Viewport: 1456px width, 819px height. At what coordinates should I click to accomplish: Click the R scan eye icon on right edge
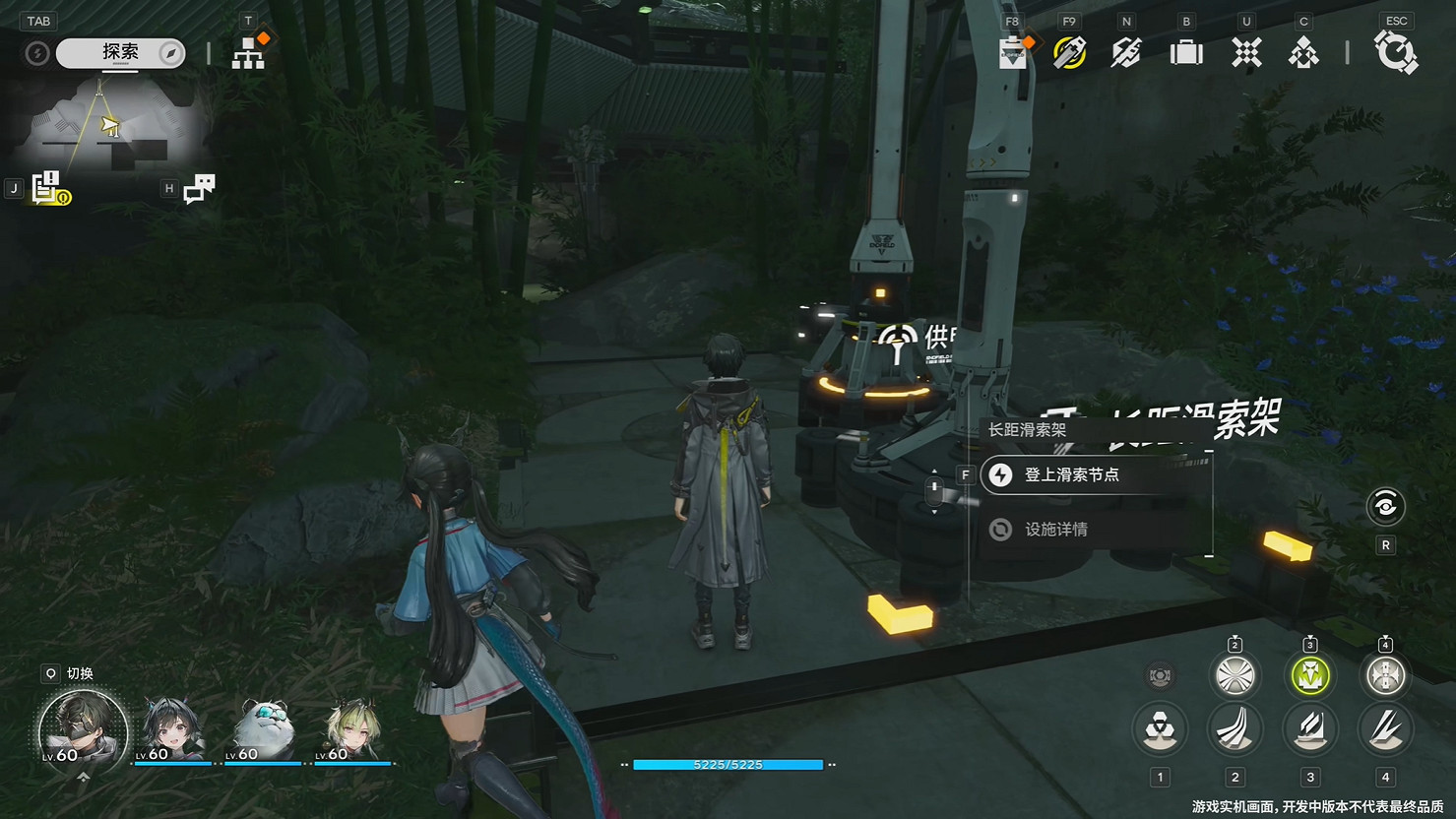click(x=1386, y=507)
